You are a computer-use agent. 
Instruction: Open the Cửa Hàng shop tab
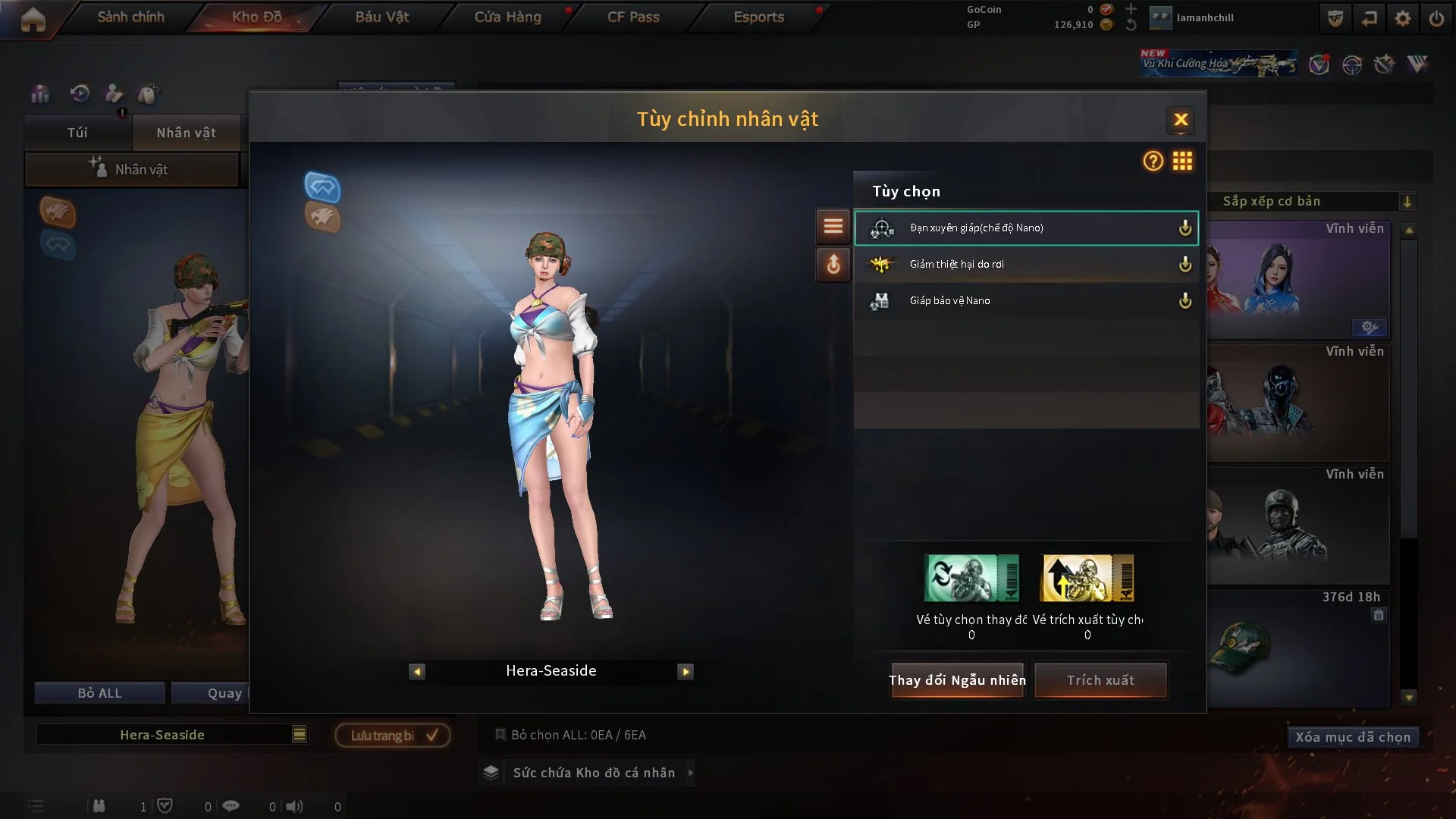click(x=507, y=17)
